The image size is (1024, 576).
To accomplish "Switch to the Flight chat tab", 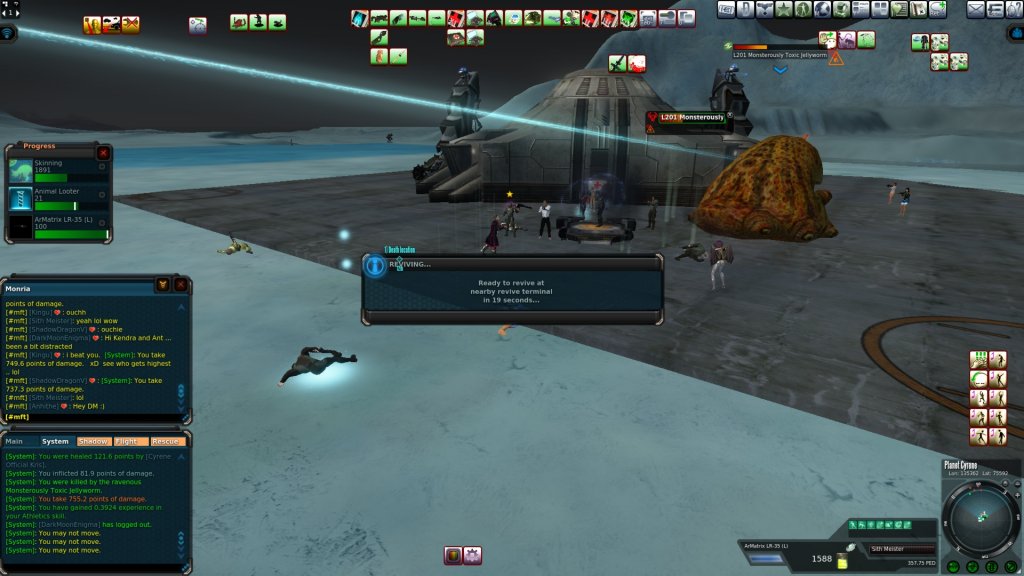I will 129,441.
